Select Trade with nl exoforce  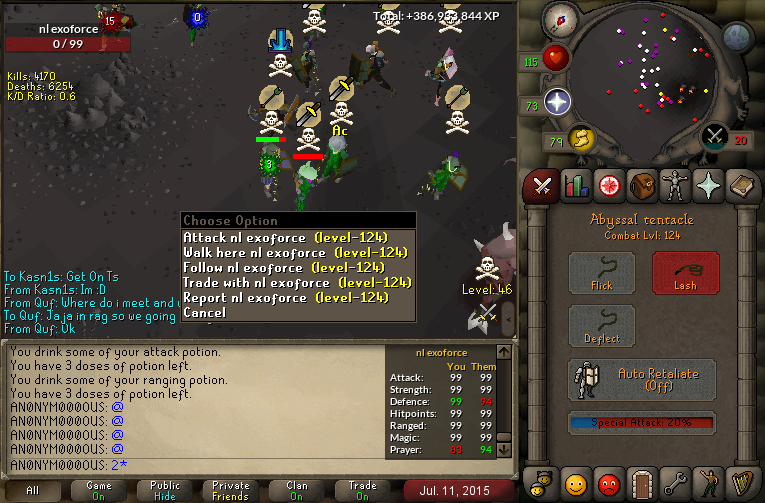tap(297, 283)
